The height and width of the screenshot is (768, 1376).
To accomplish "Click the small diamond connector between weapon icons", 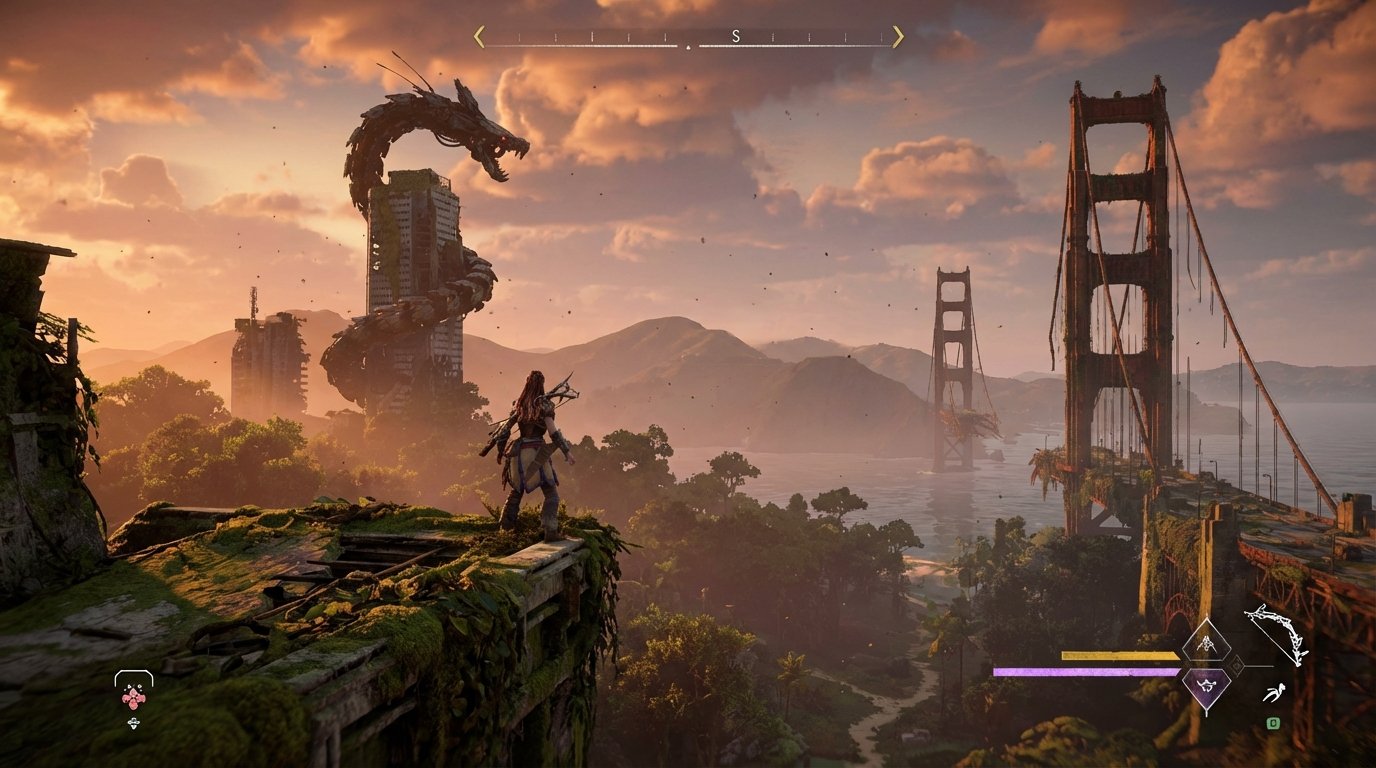I will coord(1236,664).
